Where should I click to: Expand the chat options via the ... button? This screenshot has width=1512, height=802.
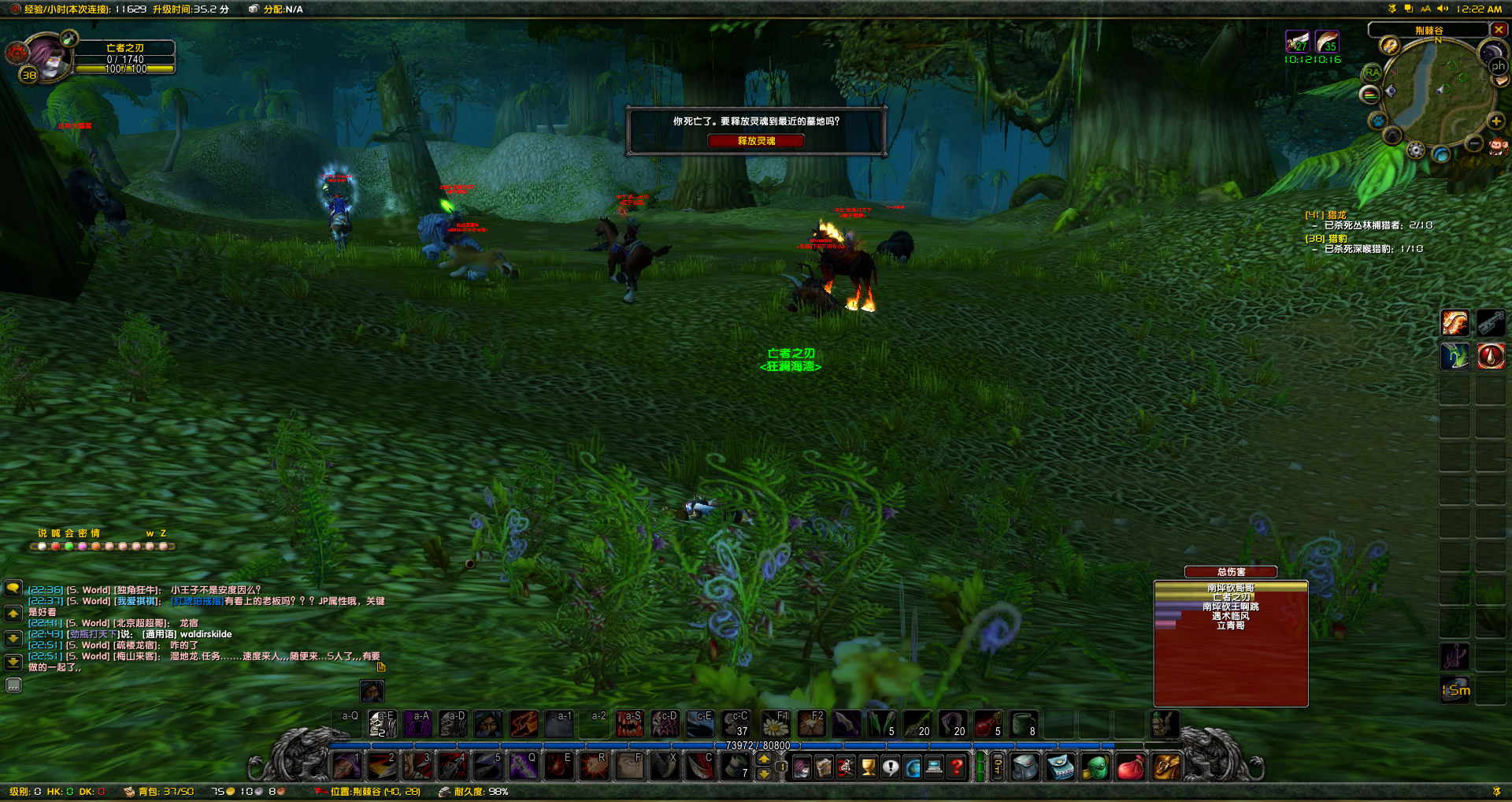[13, 685]
